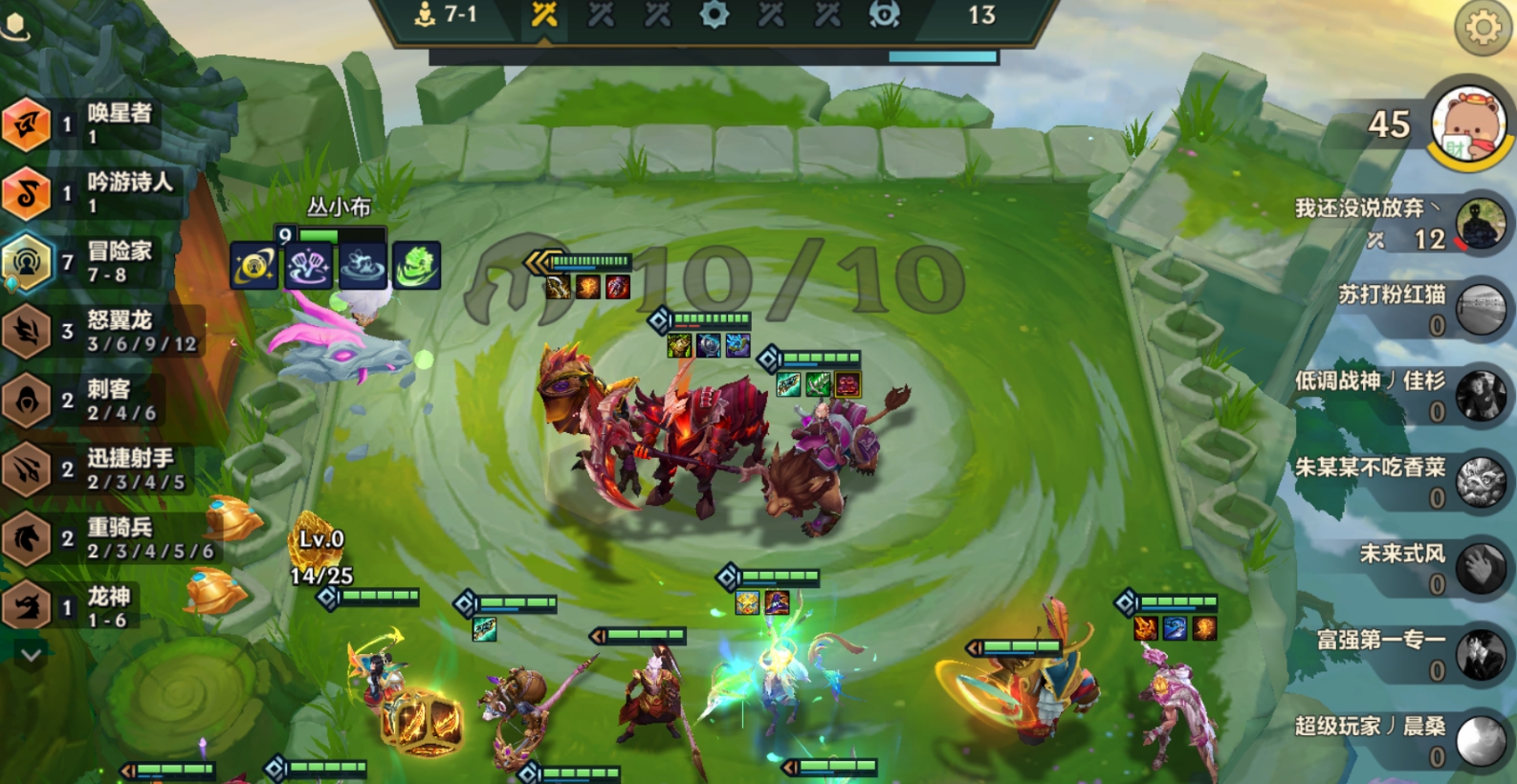This screenshot has width=1517, height=784.
Task: Select the 重骑兵 trait entry
Action: click(x=105, y=537)
